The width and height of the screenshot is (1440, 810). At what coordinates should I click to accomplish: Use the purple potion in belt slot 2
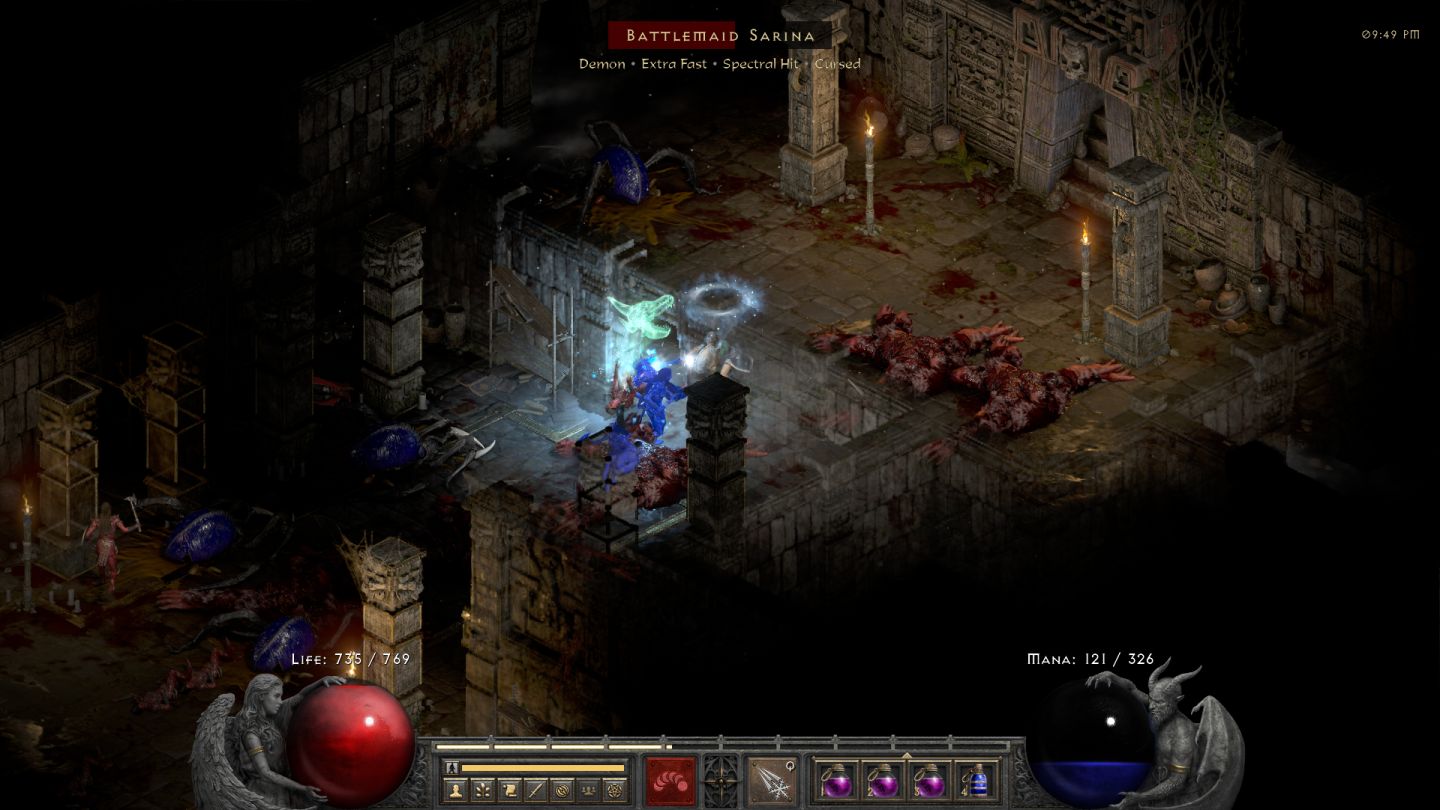(882, 780)
